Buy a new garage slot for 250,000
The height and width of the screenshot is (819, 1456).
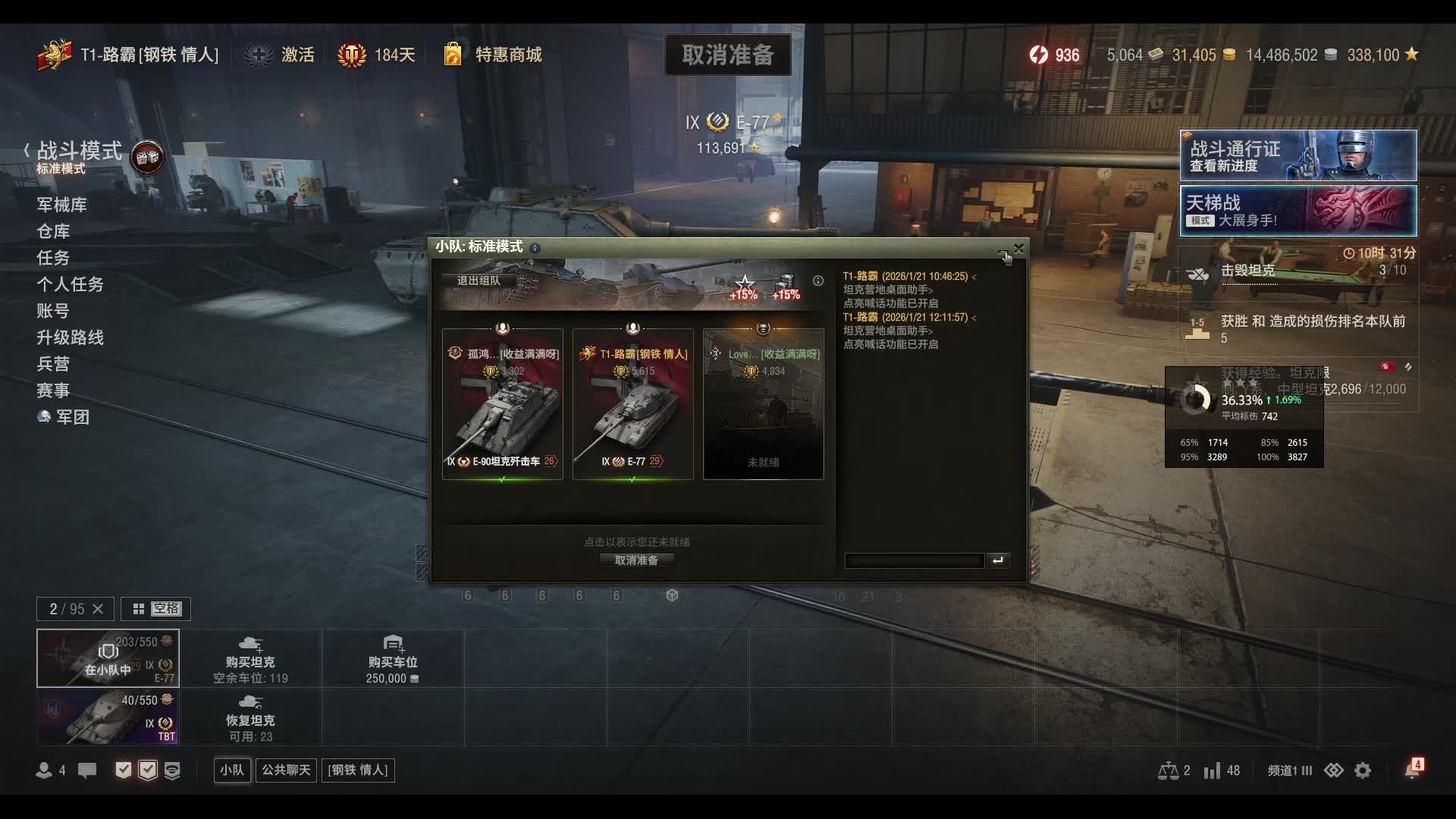(392, 658)
